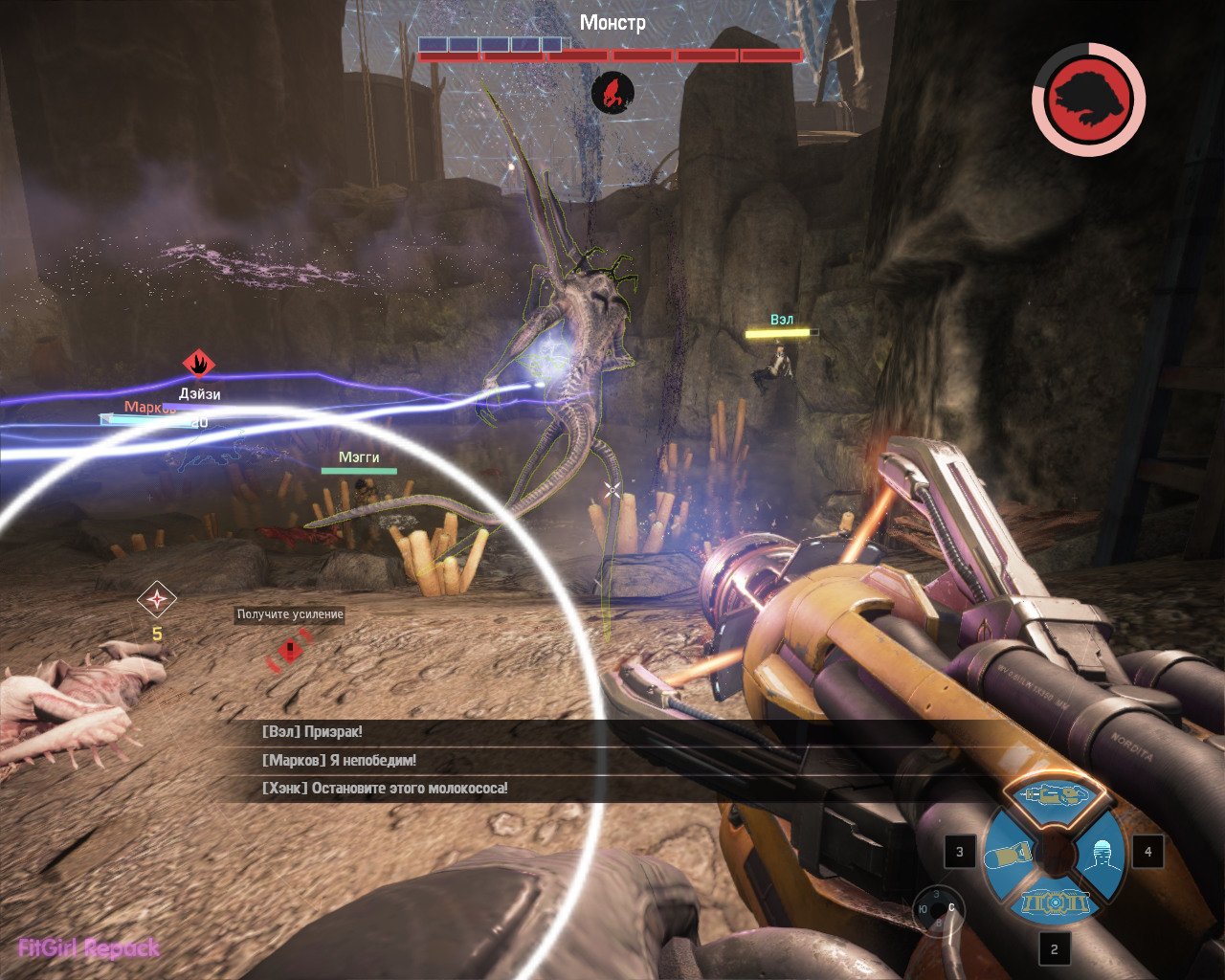The width and height of the screenshot is (1225, 980).
Task: Select the laser cutter weapon segment
Action: tap(1053, 796)
